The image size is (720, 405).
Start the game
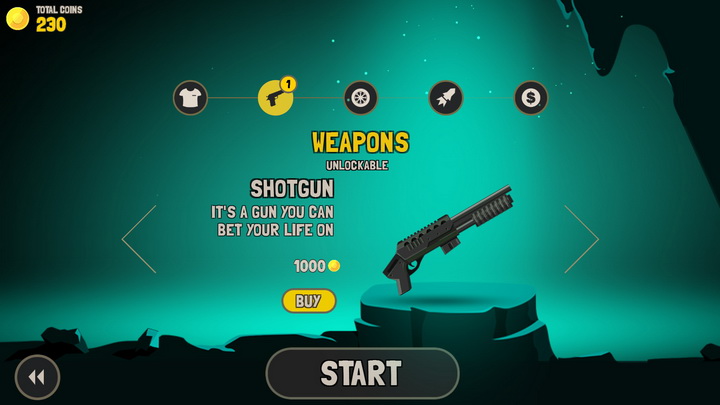click(362, 374)
